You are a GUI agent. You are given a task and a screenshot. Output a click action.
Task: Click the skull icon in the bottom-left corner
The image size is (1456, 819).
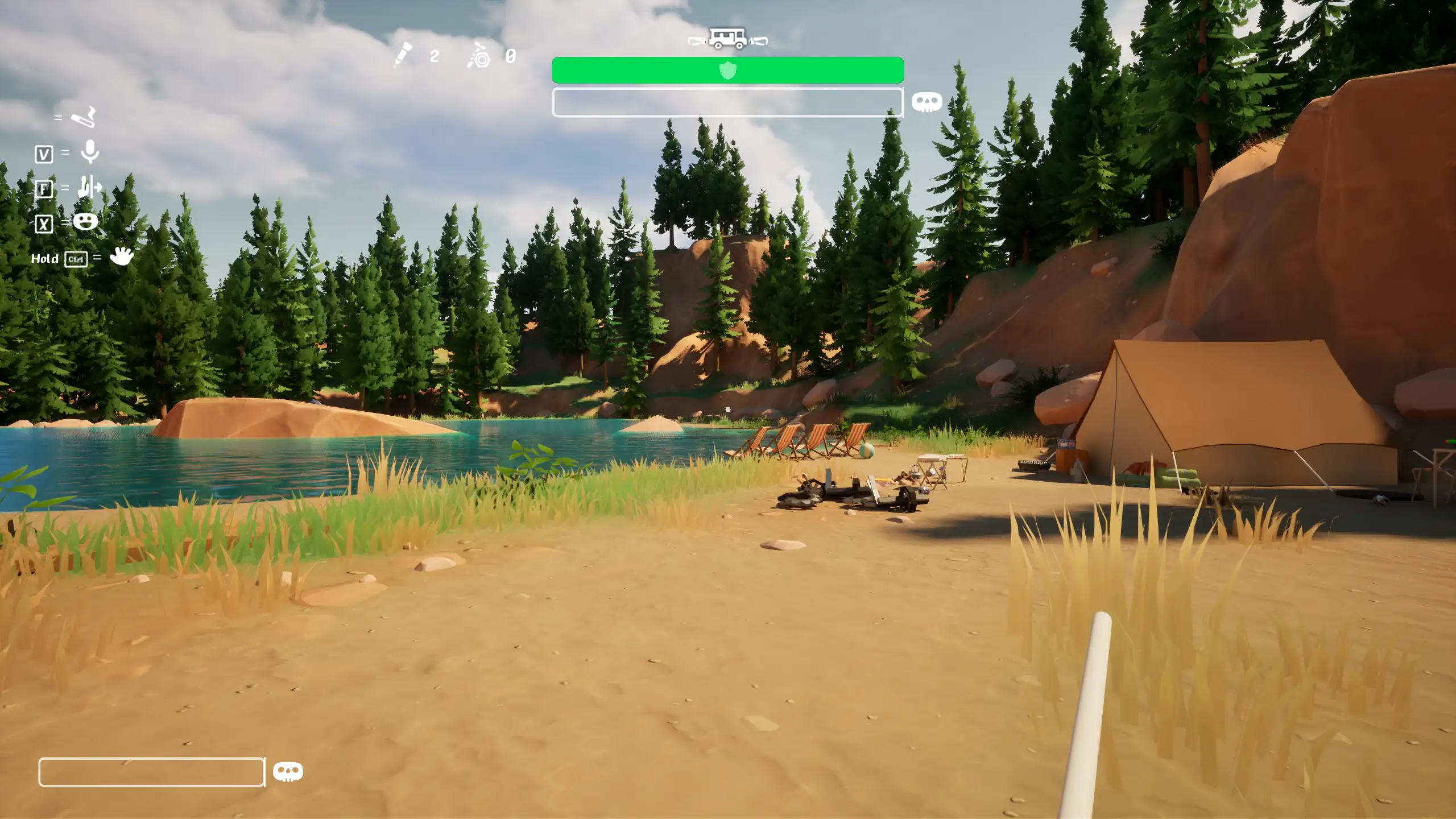point(288,772)
